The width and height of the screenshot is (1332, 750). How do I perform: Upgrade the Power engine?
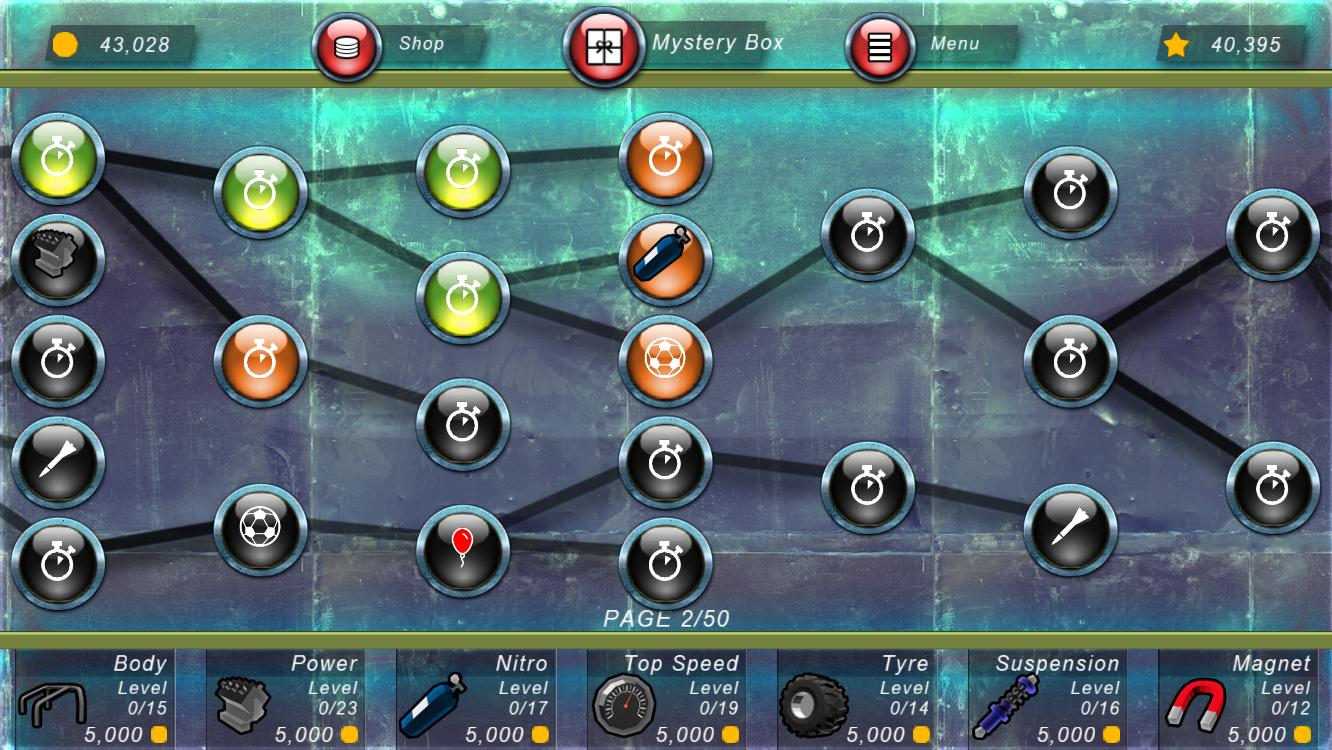284,698
